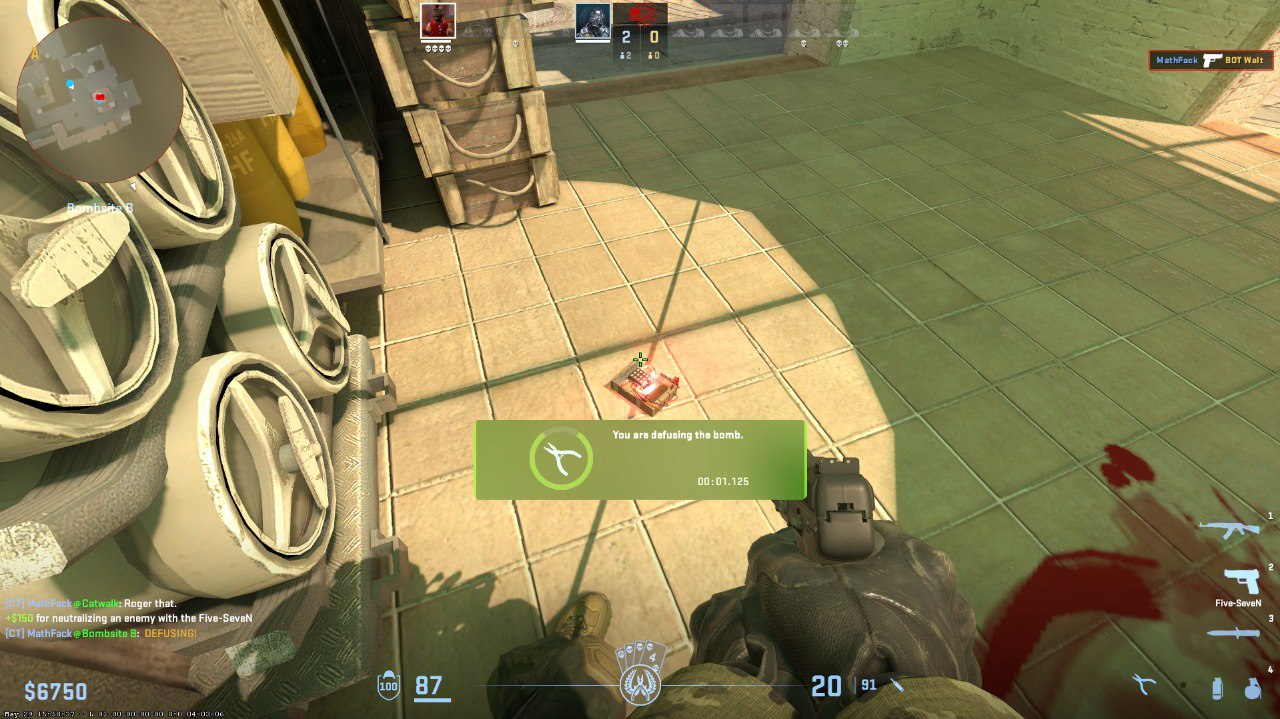Select the smoke grenade icon
This screenshot has width=1280, height=719.
tap(1216, 687)
